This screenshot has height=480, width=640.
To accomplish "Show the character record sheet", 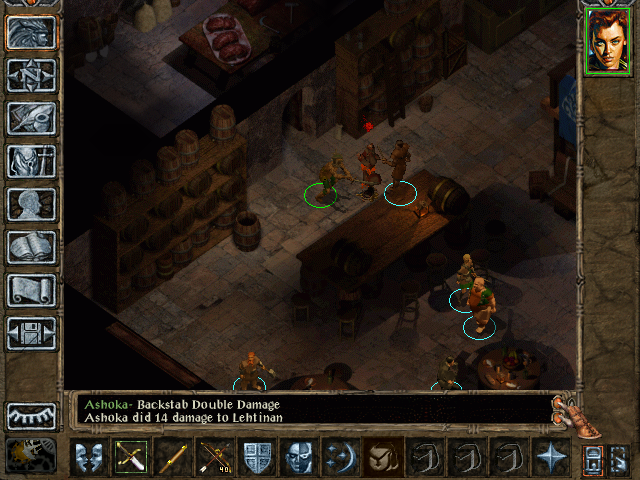I will point(32,204).
